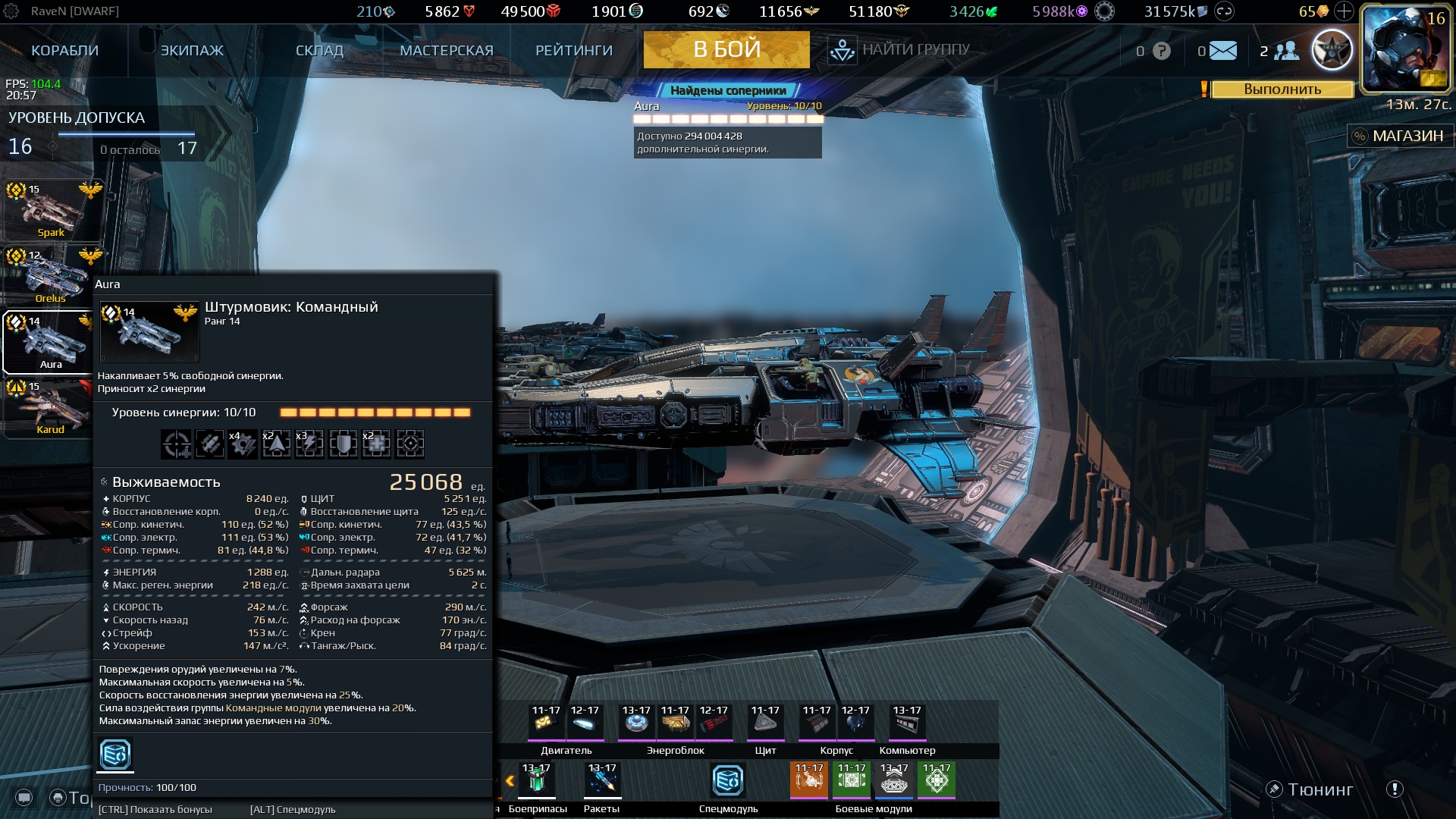Click Найти группу to find a squad
1456x819 pixels.
(899, 50)
